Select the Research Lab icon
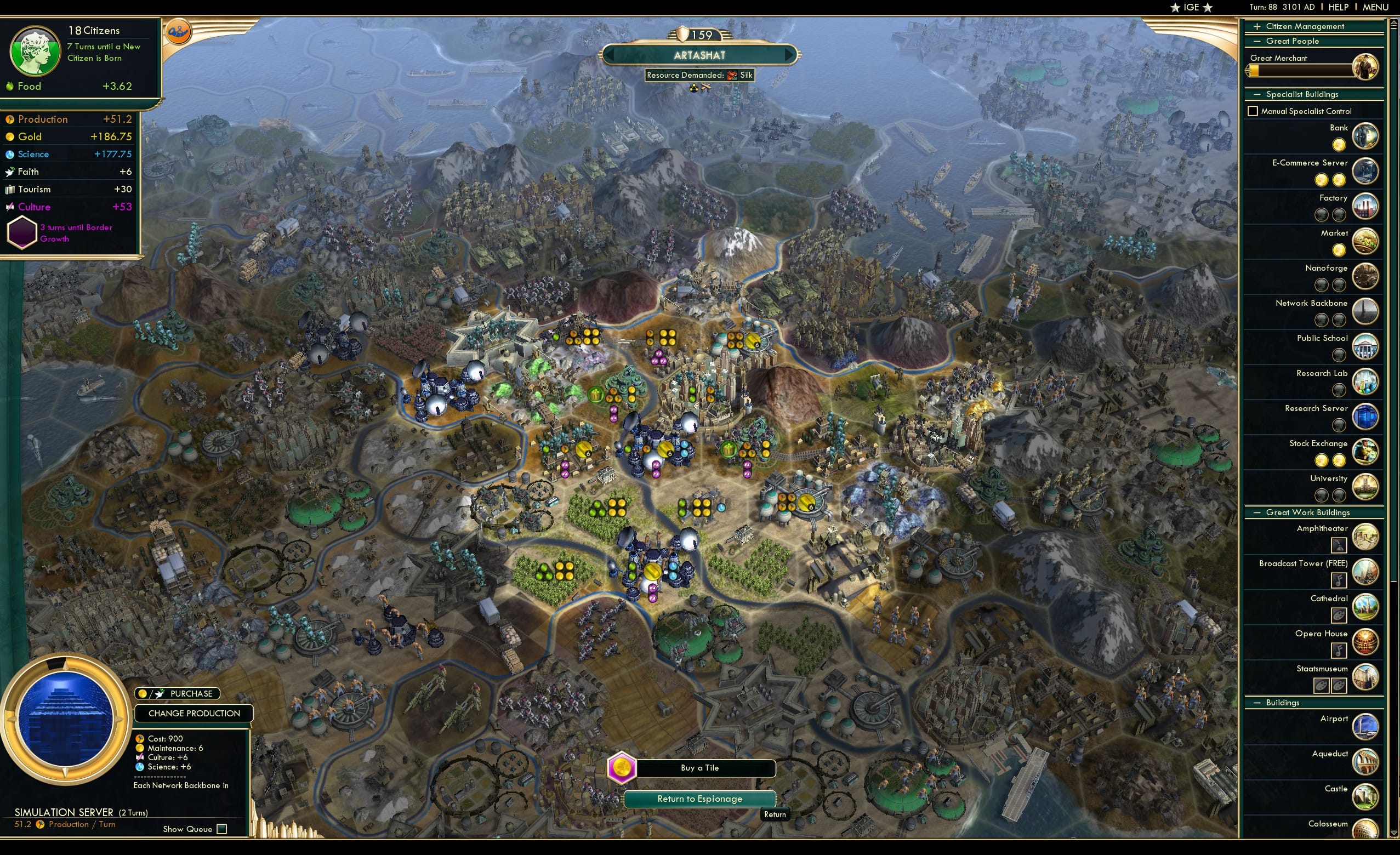The image size is (1400, 855). click(1366, 381)
